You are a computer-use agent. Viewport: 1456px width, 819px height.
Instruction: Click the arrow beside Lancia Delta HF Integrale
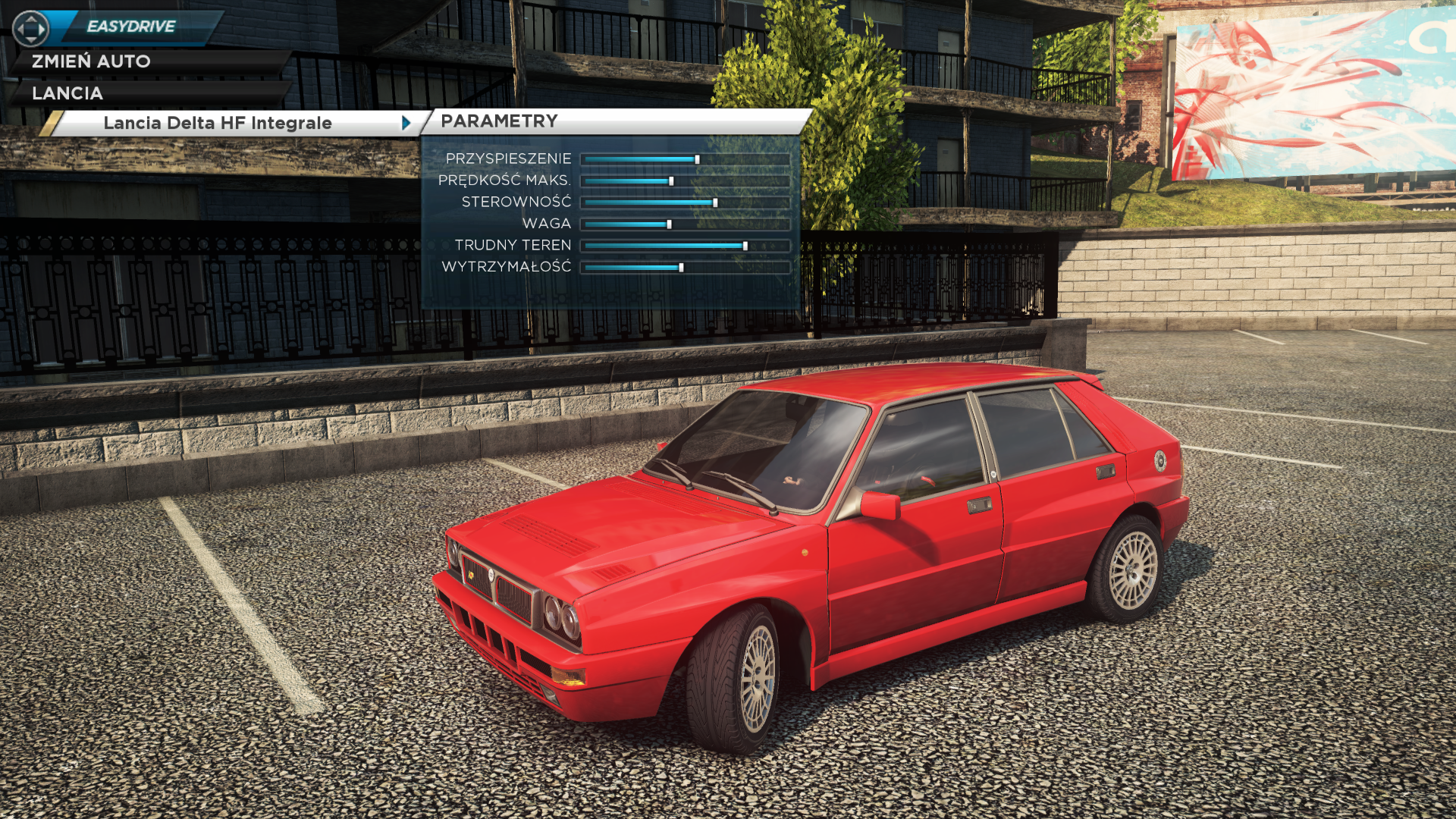point(406,123)
